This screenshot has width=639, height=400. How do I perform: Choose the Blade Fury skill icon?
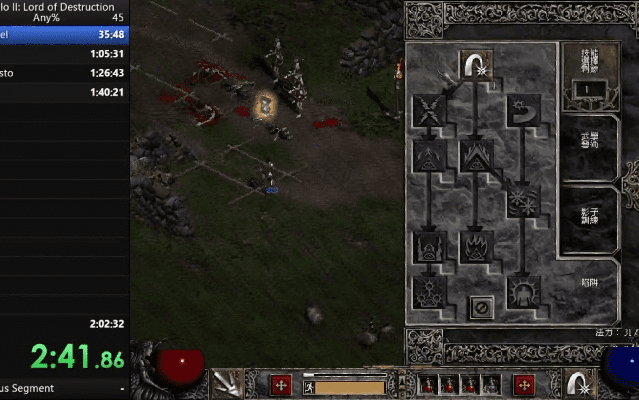point(522,198)
